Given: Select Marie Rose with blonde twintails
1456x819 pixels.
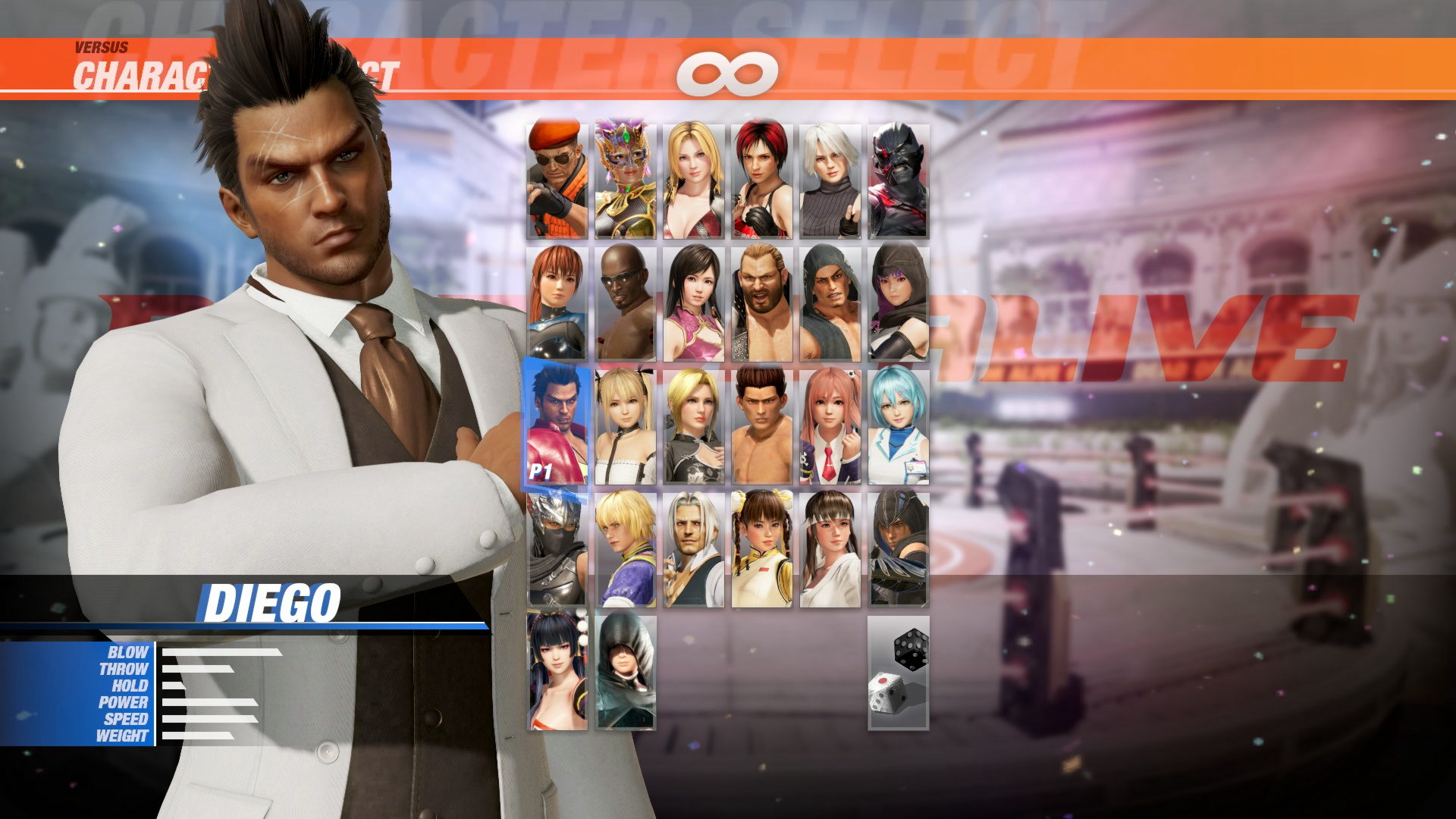Looking at the screenshot, I should [x=626, y=425].
